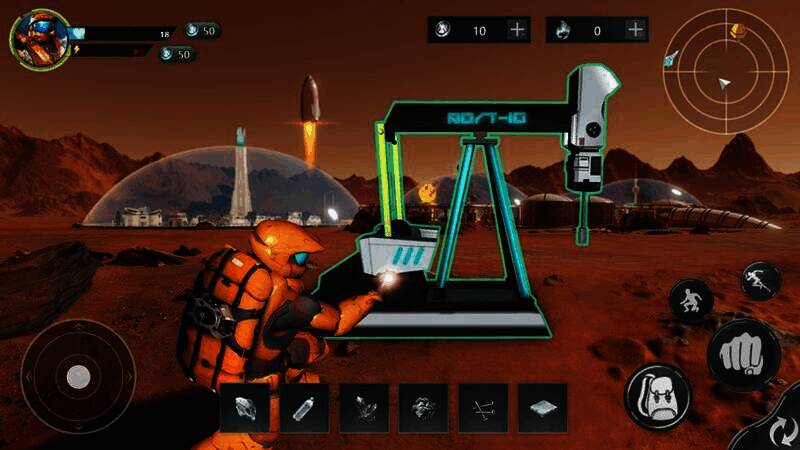
Task: Touch the virtual movement joystick
Action: click(x=78, y=376)
